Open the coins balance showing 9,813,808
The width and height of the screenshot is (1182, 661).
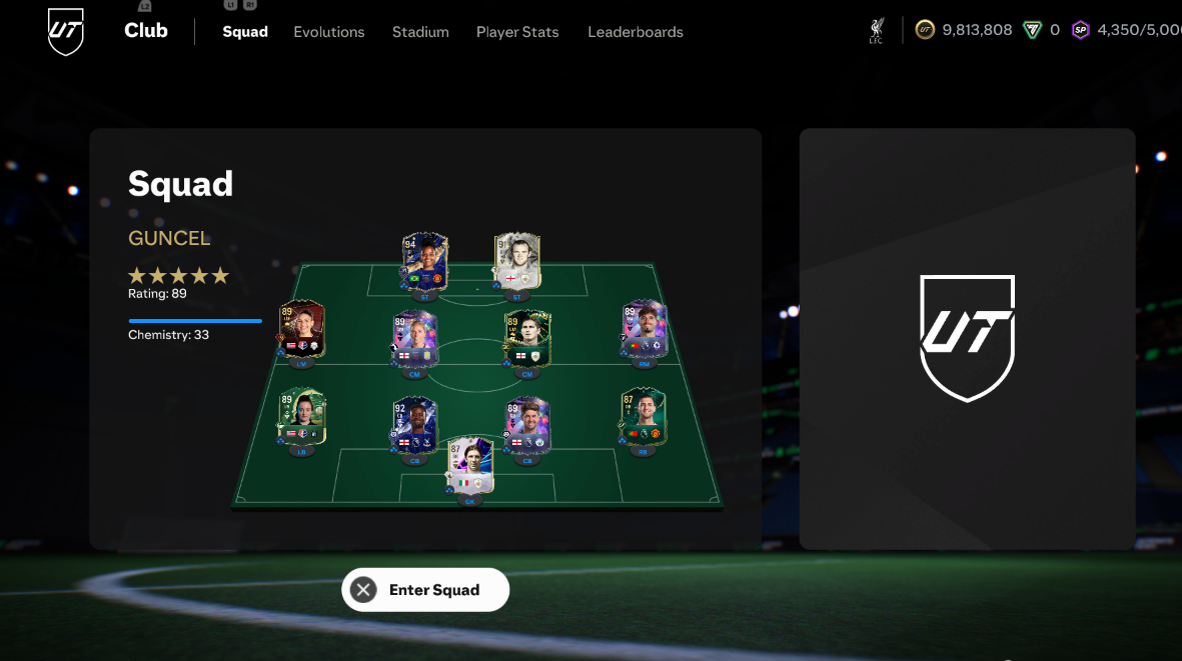pyautogui.click(x=965, y=30)
